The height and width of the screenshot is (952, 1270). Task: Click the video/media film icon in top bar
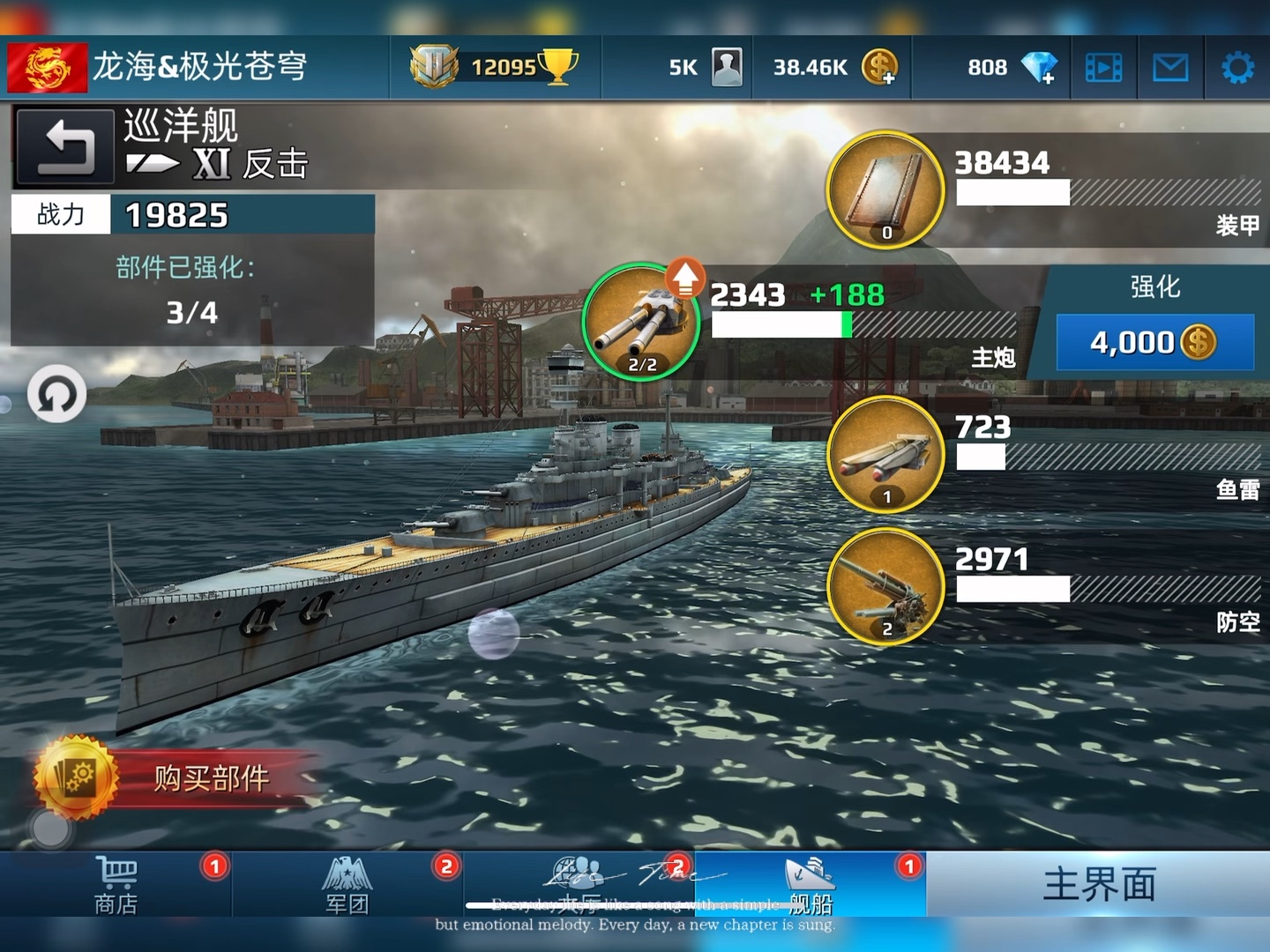click(x=1103, y=67)
